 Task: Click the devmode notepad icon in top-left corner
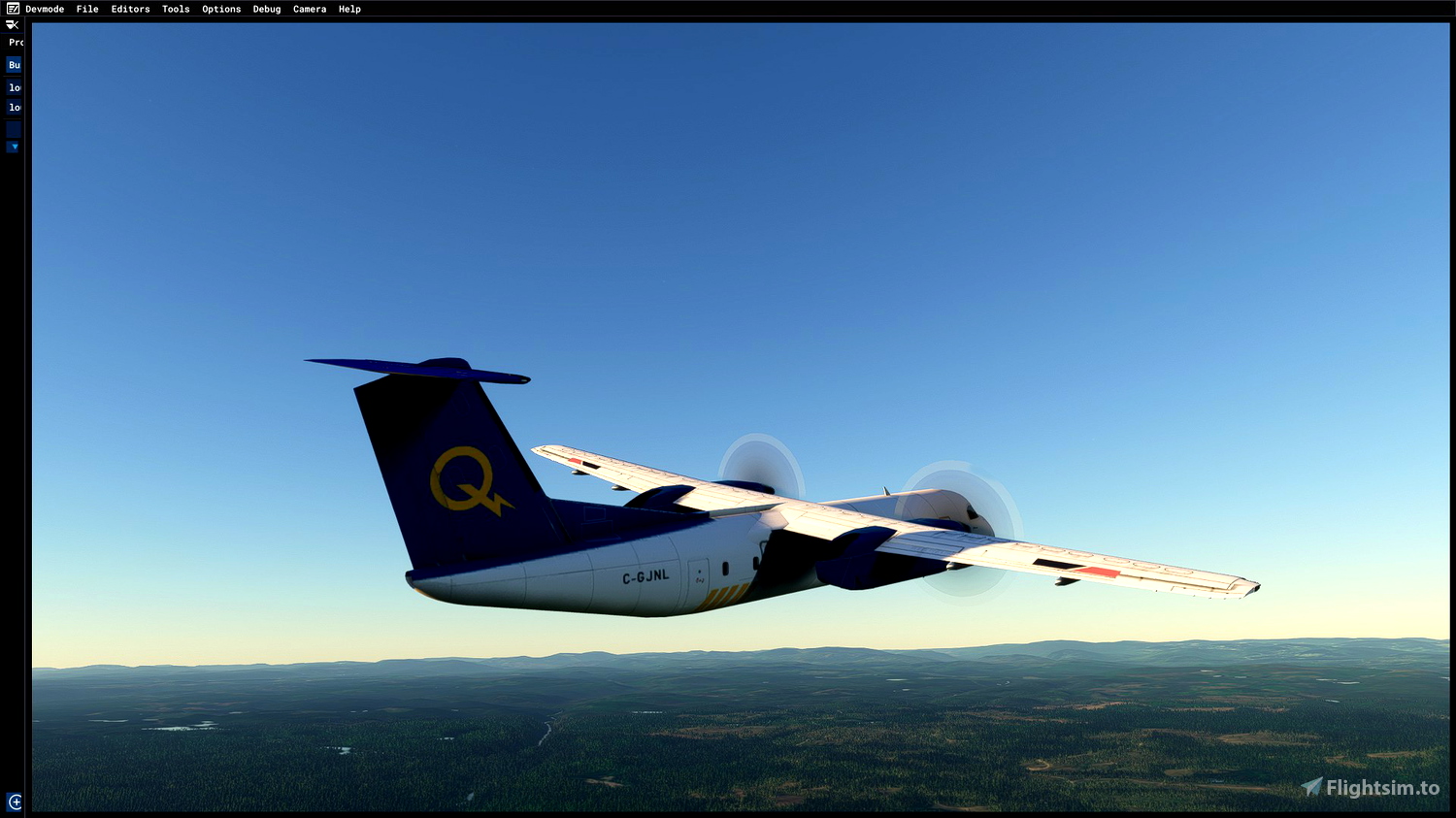click(x=12, y=9)
